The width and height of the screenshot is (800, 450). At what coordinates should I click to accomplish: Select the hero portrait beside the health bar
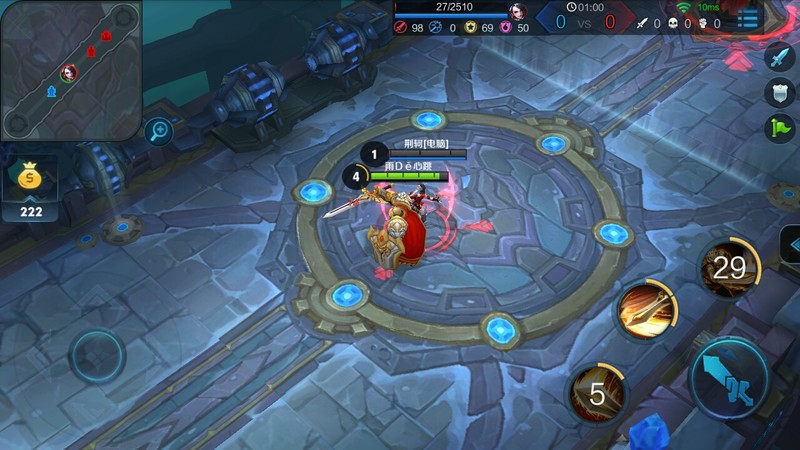(x=518, y=12)
